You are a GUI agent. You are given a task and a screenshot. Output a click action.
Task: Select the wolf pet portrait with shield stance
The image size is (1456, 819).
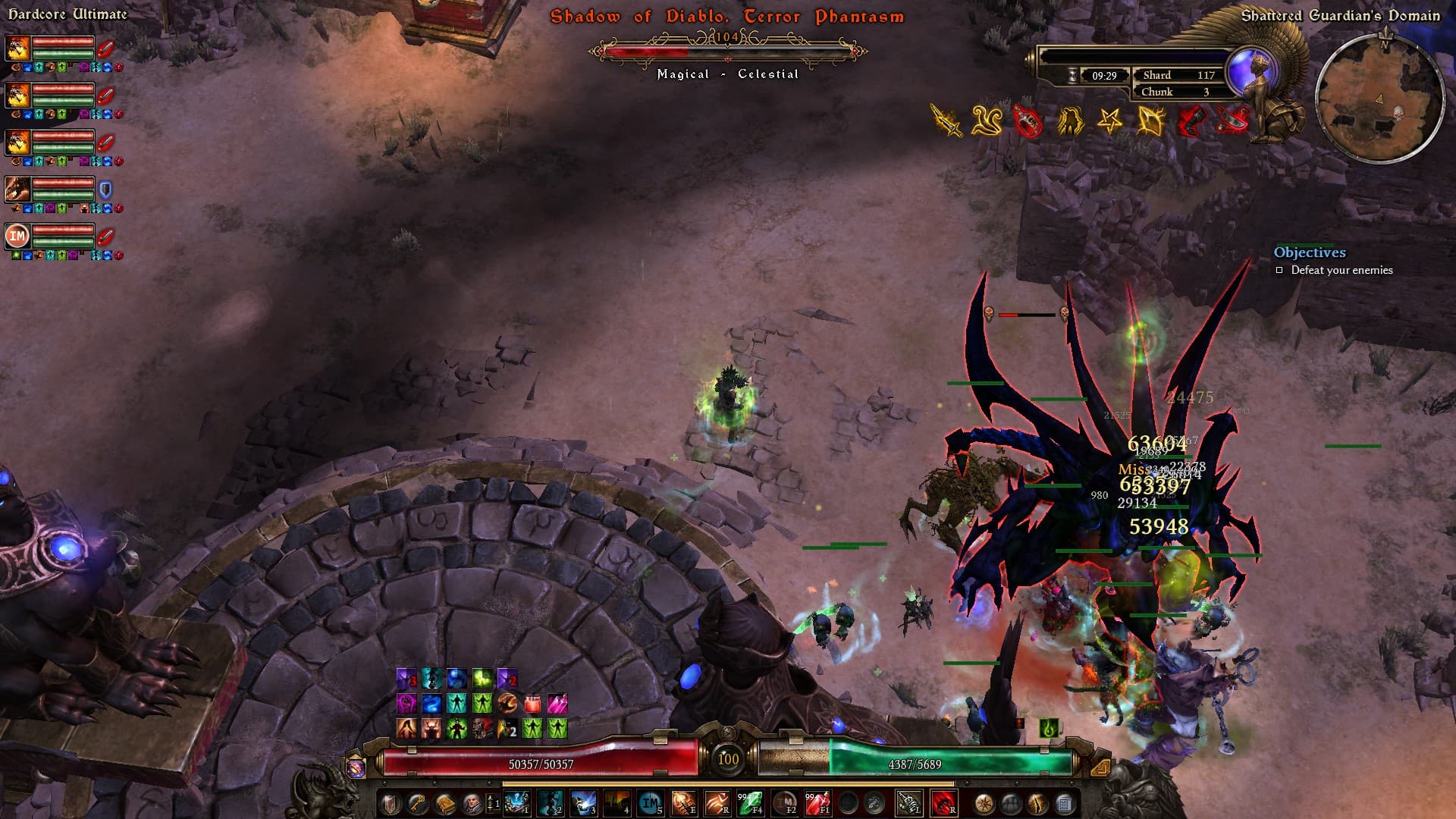click(17, 189)
